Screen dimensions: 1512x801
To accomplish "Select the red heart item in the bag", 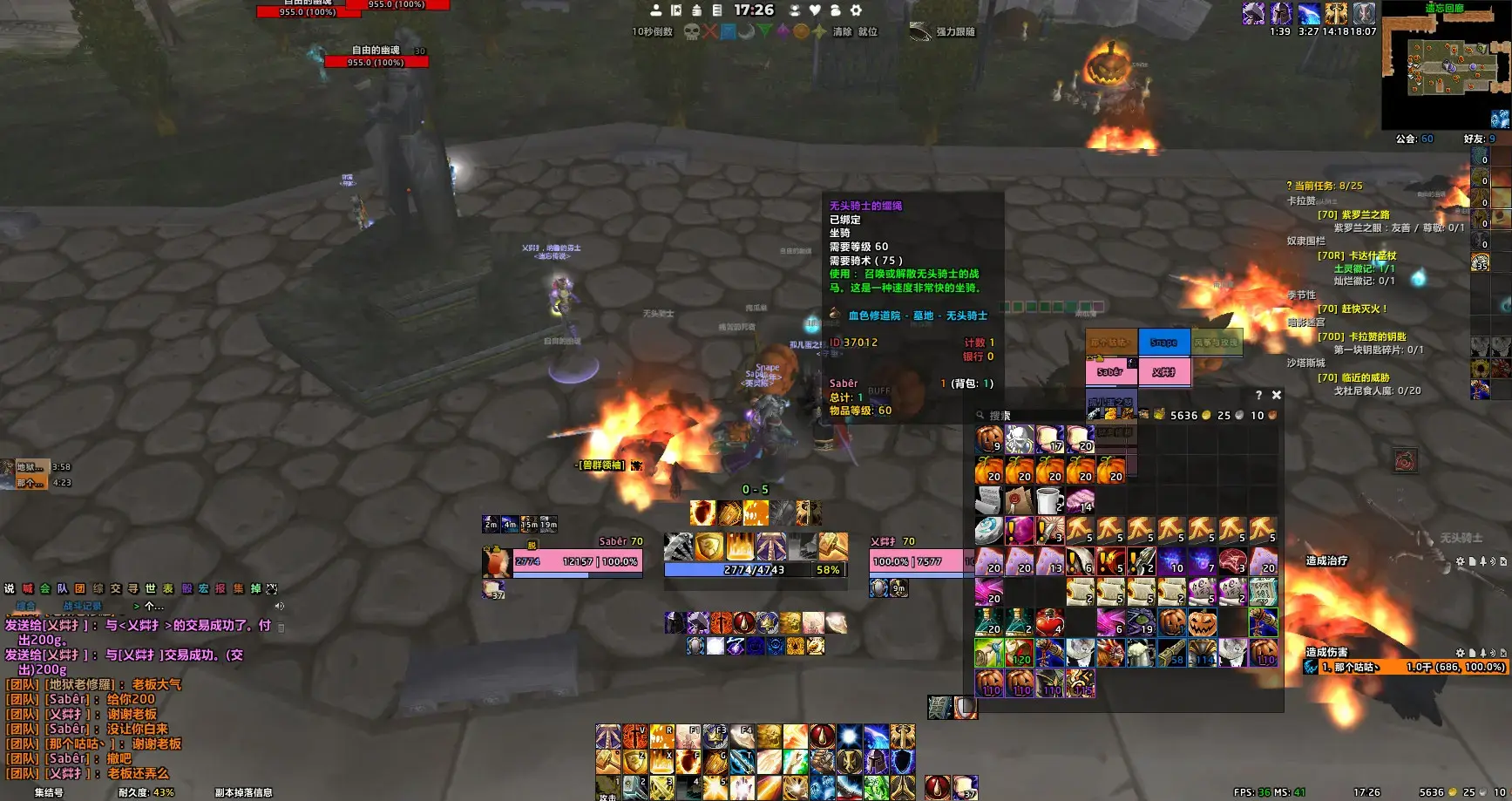I will pos(1049,622).
